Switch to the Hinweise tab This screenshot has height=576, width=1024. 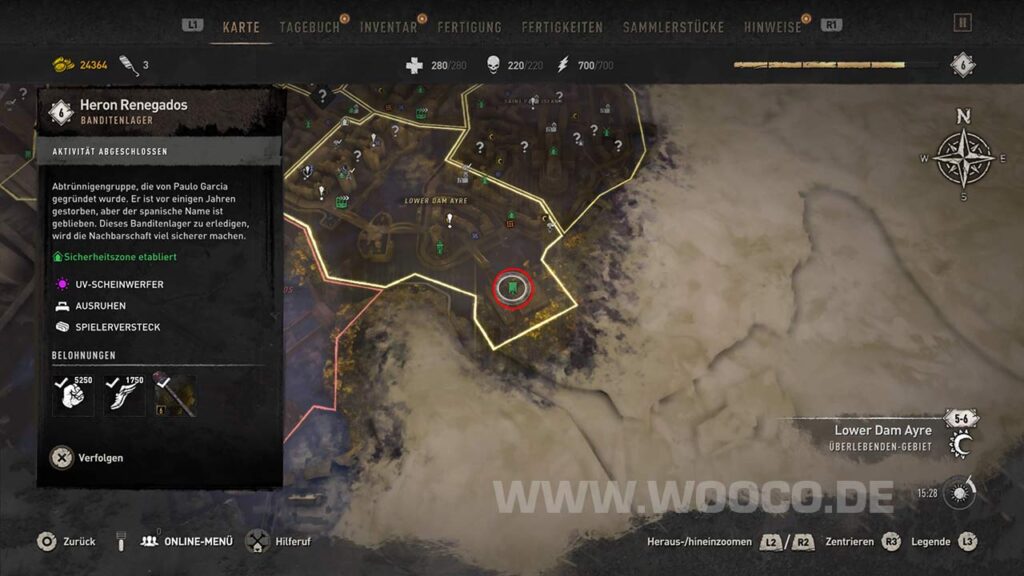pyautogui.click(x=772, y=27)
